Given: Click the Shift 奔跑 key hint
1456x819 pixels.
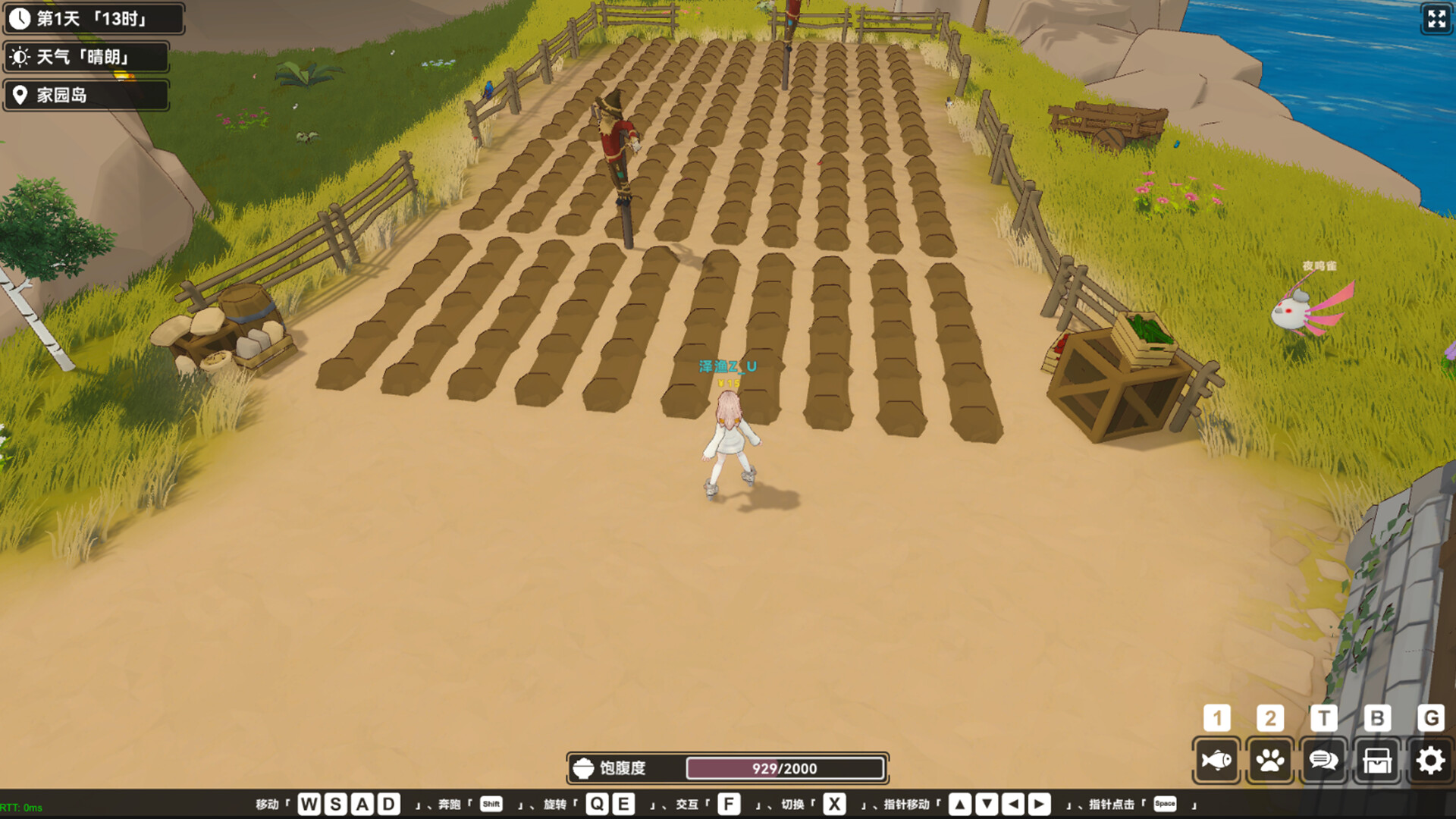Looking at the screenshot, I should [x=490, y=805].
